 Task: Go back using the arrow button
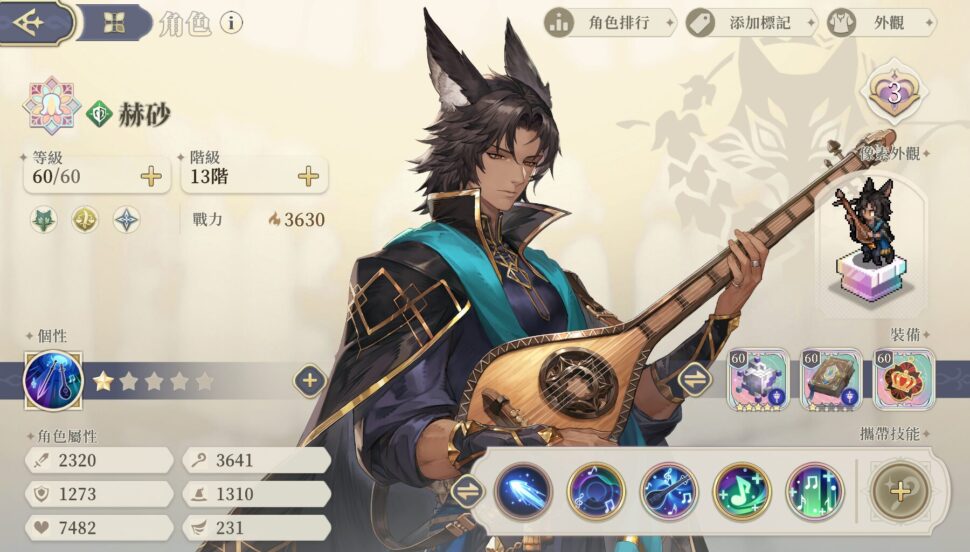coord(30,22)
